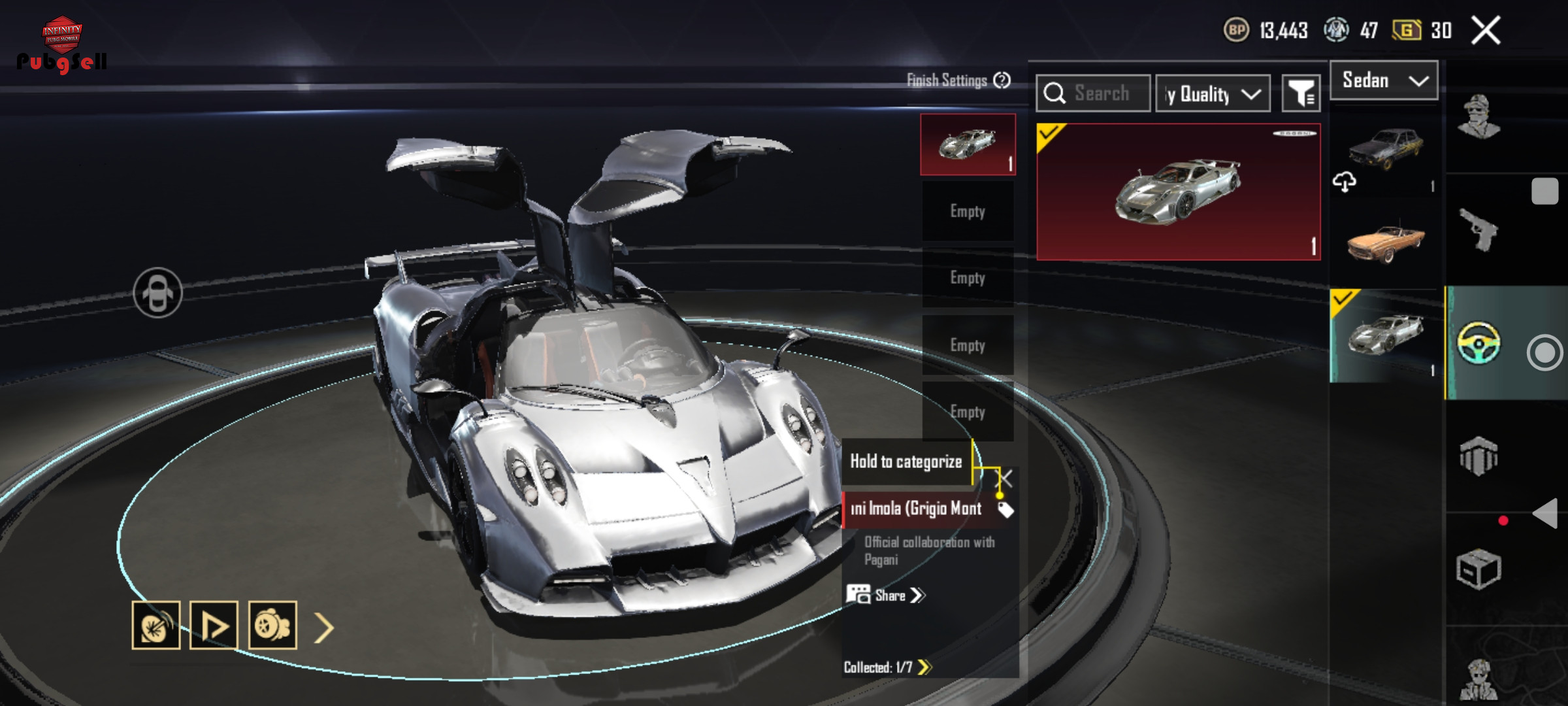Close the vehicle inventory screen

pyautogui.click(x=1485, y=31)
